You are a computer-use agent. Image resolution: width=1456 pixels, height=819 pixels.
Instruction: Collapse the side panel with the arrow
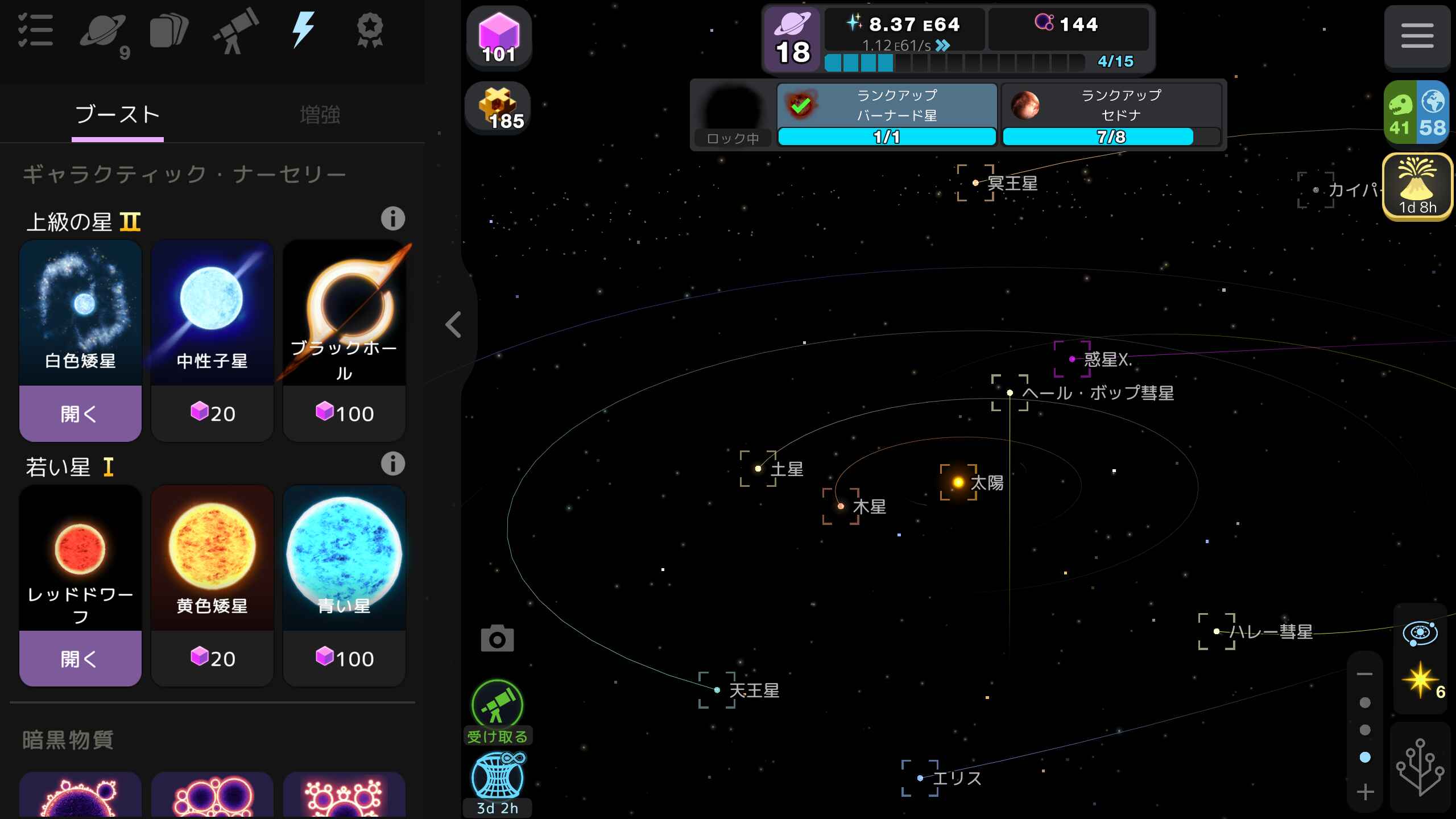coord(453,325)
